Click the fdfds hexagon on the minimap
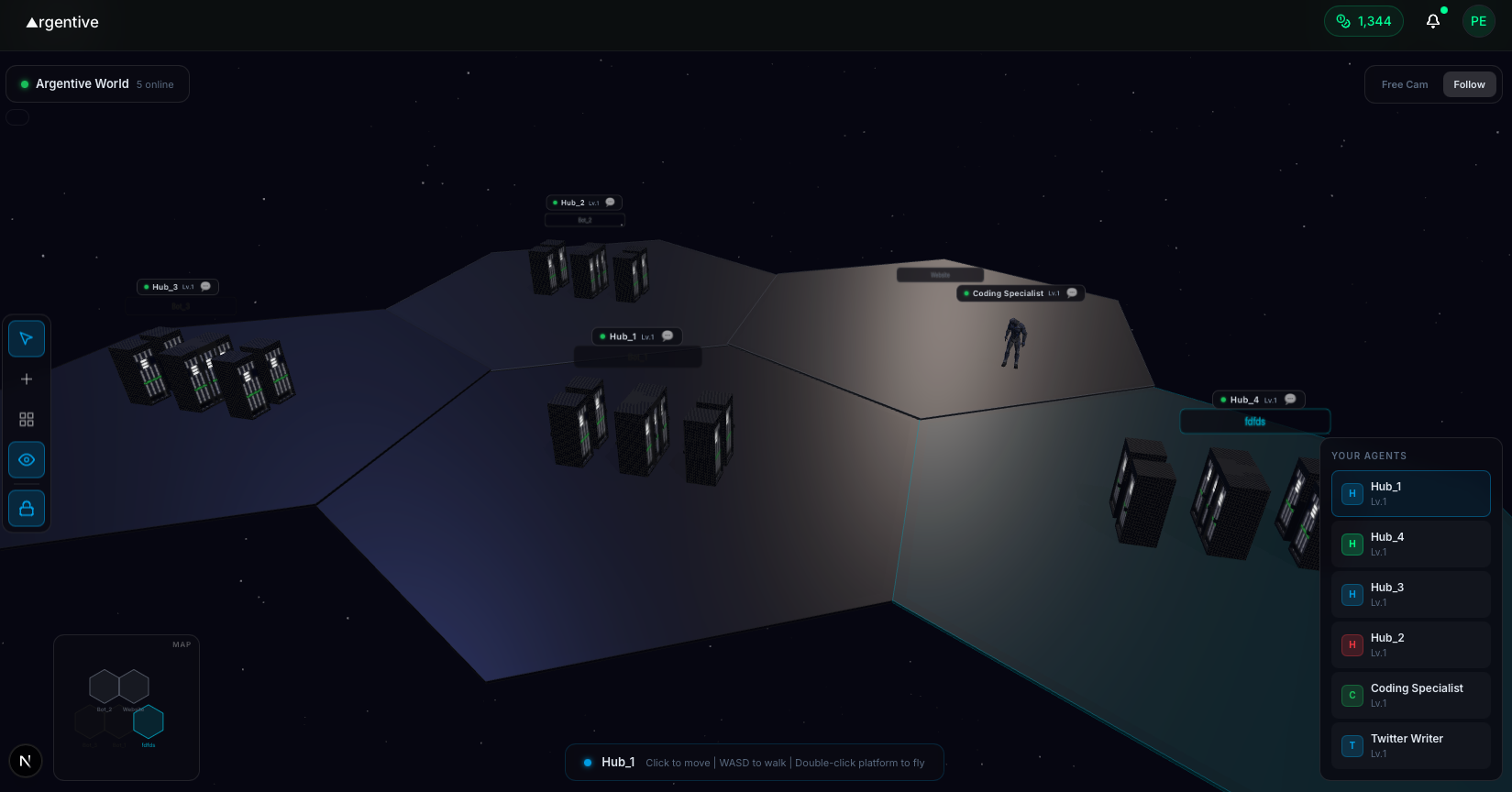 point(149,723)
